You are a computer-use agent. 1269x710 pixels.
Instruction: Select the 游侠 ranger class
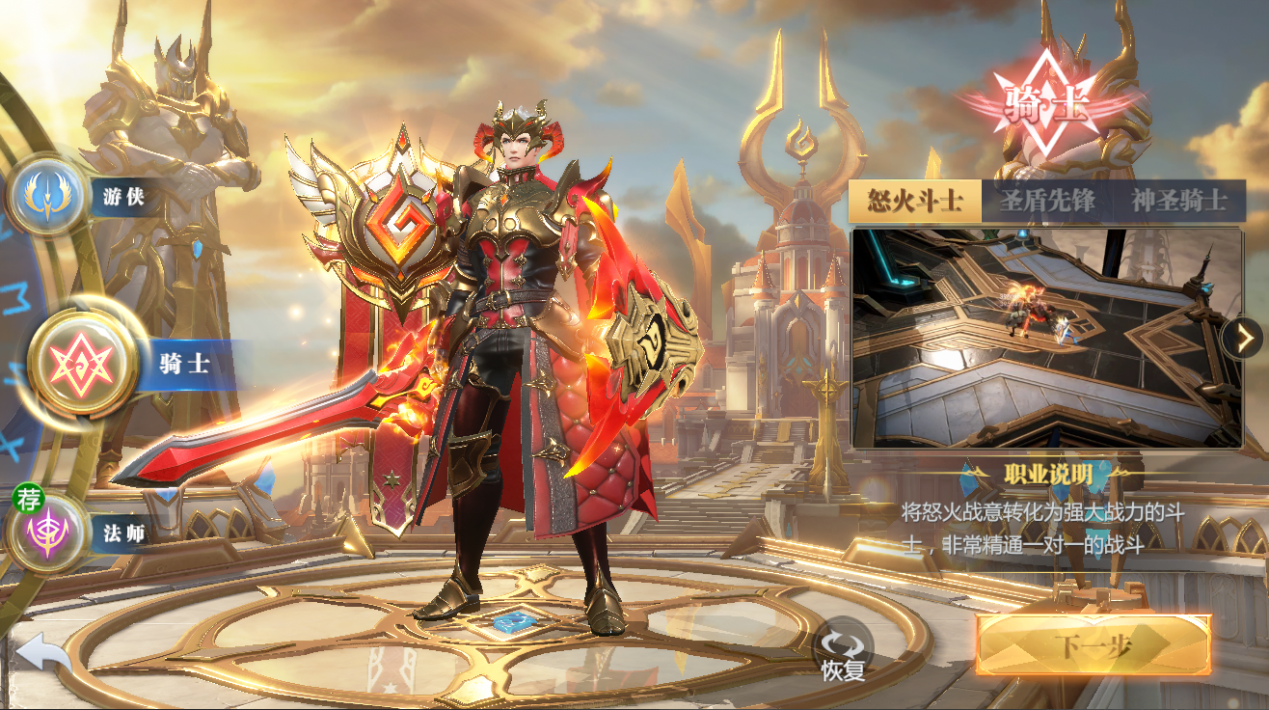click(x=48, y=197)
